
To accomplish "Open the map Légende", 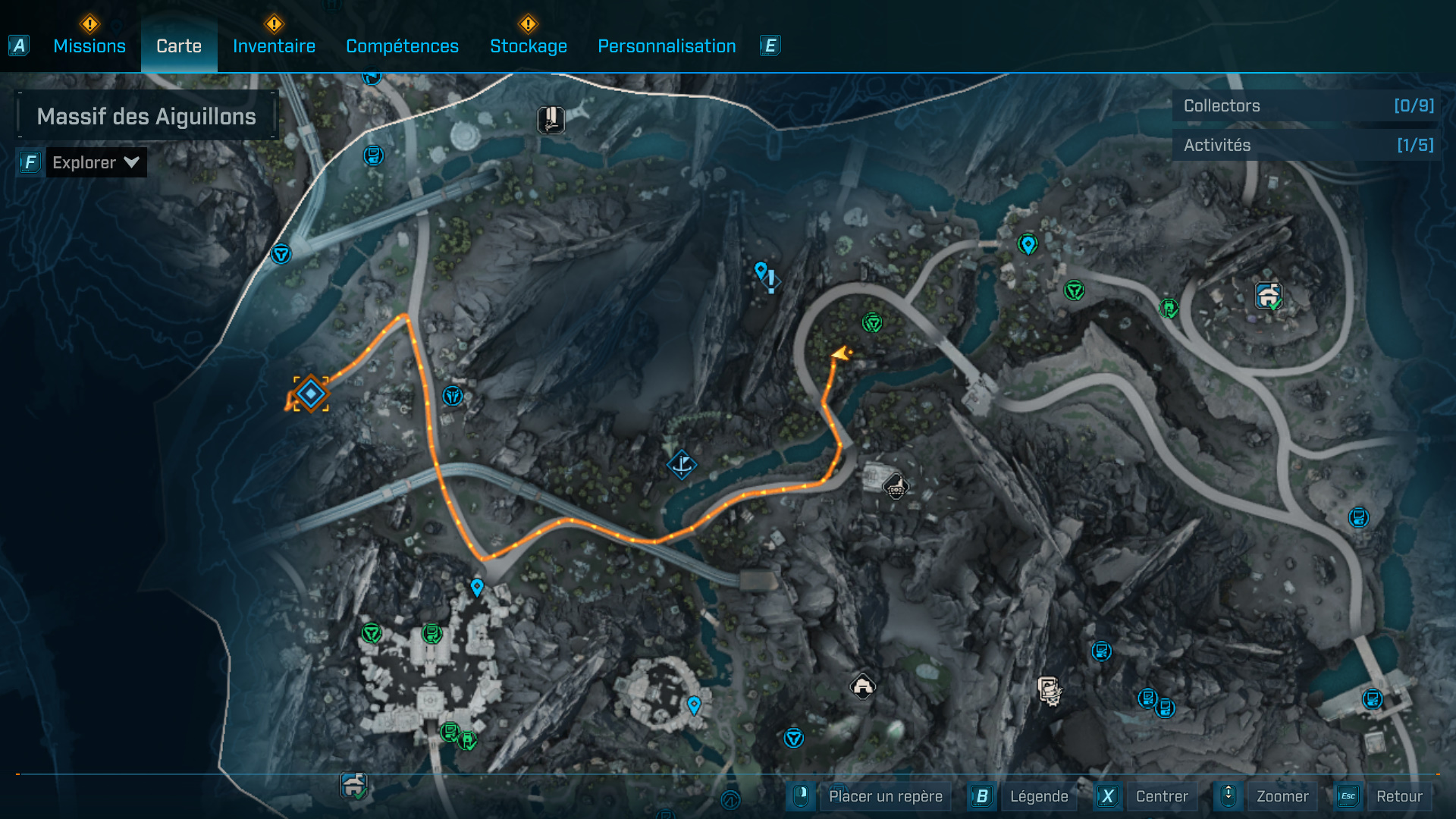I will (1038, 796).
